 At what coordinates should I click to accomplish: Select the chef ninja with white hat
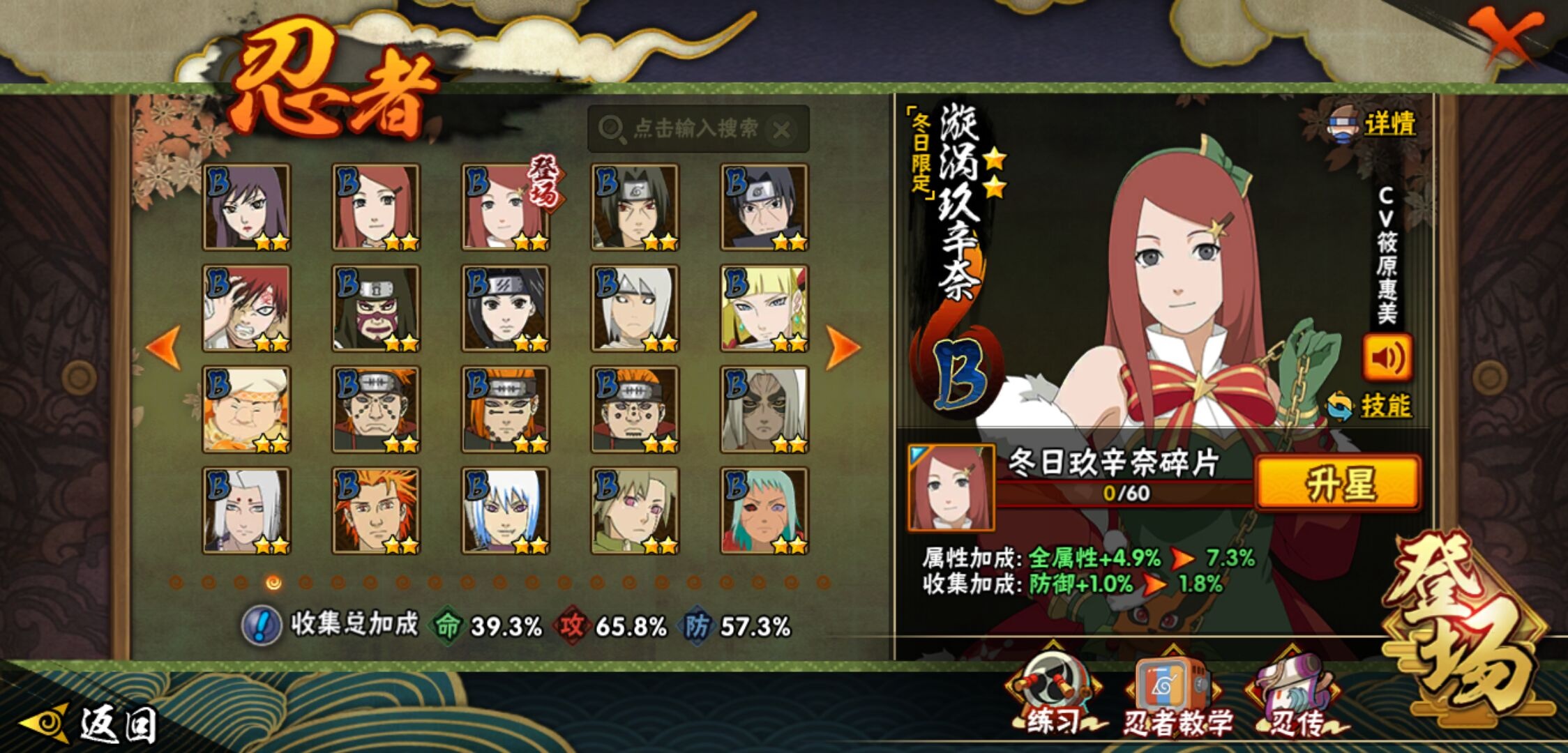pos(246,409)
